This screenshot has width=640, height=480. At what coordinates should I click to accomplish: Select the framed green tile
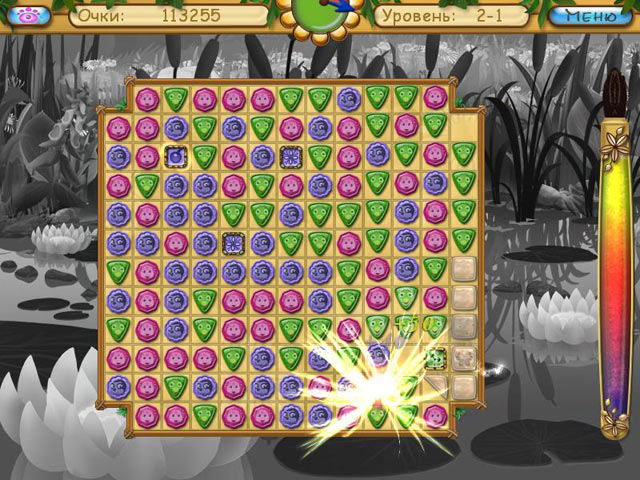[435, 358]
